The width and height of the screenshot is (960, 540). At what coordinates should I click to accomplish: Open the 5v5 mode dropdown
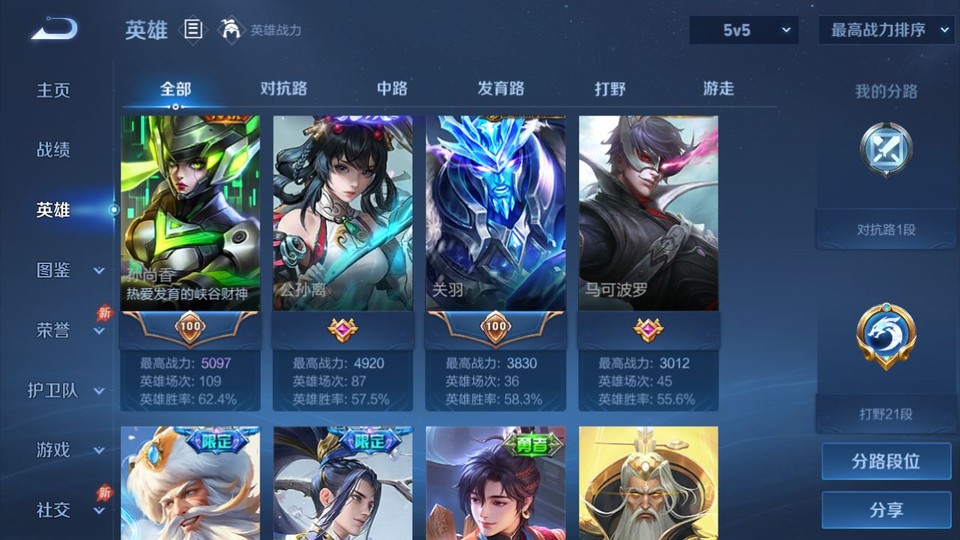point(744,30)
